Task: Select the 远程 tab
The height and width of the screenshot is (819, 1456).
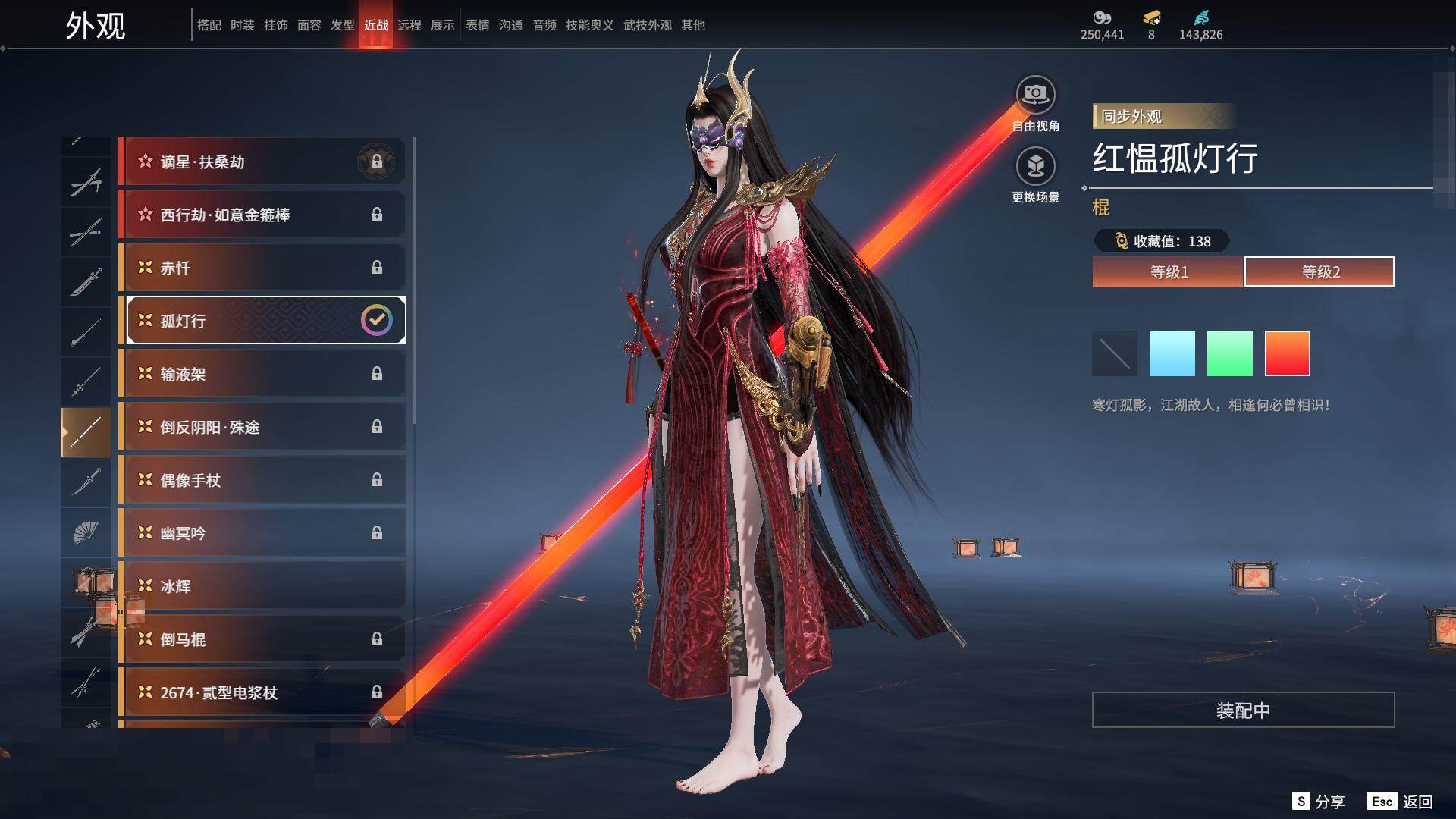Action: [x=409, y=25]
